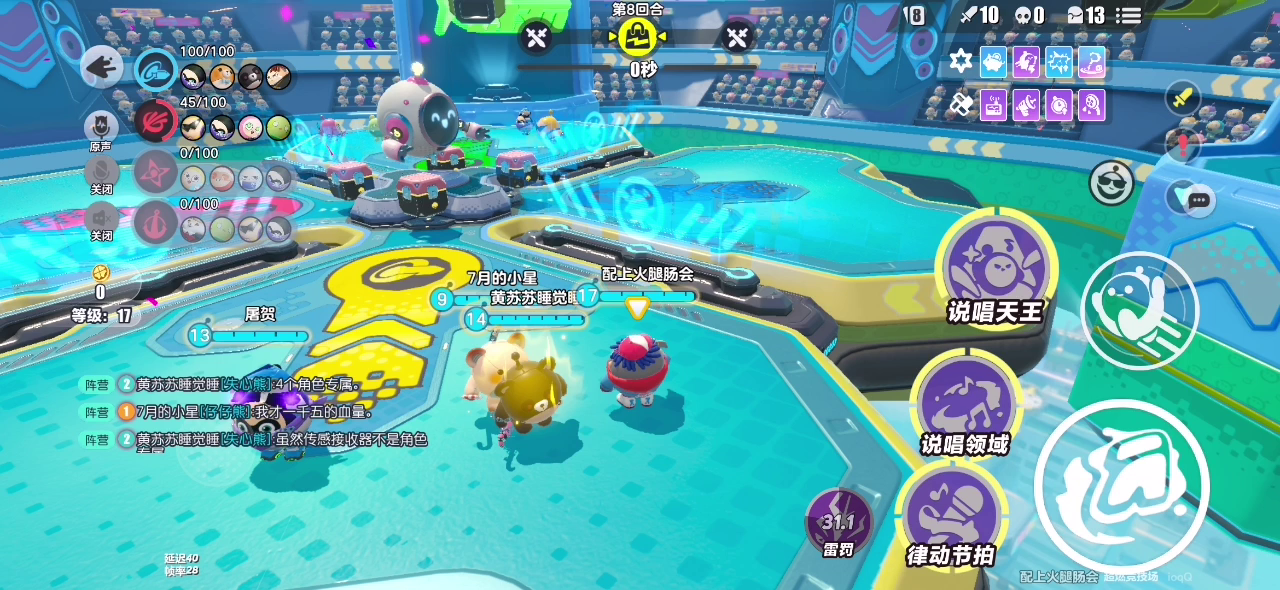The image size is (1280, 590).
Task: Inspect the megaphone equipment icon
Action: tap(1027, 104)
